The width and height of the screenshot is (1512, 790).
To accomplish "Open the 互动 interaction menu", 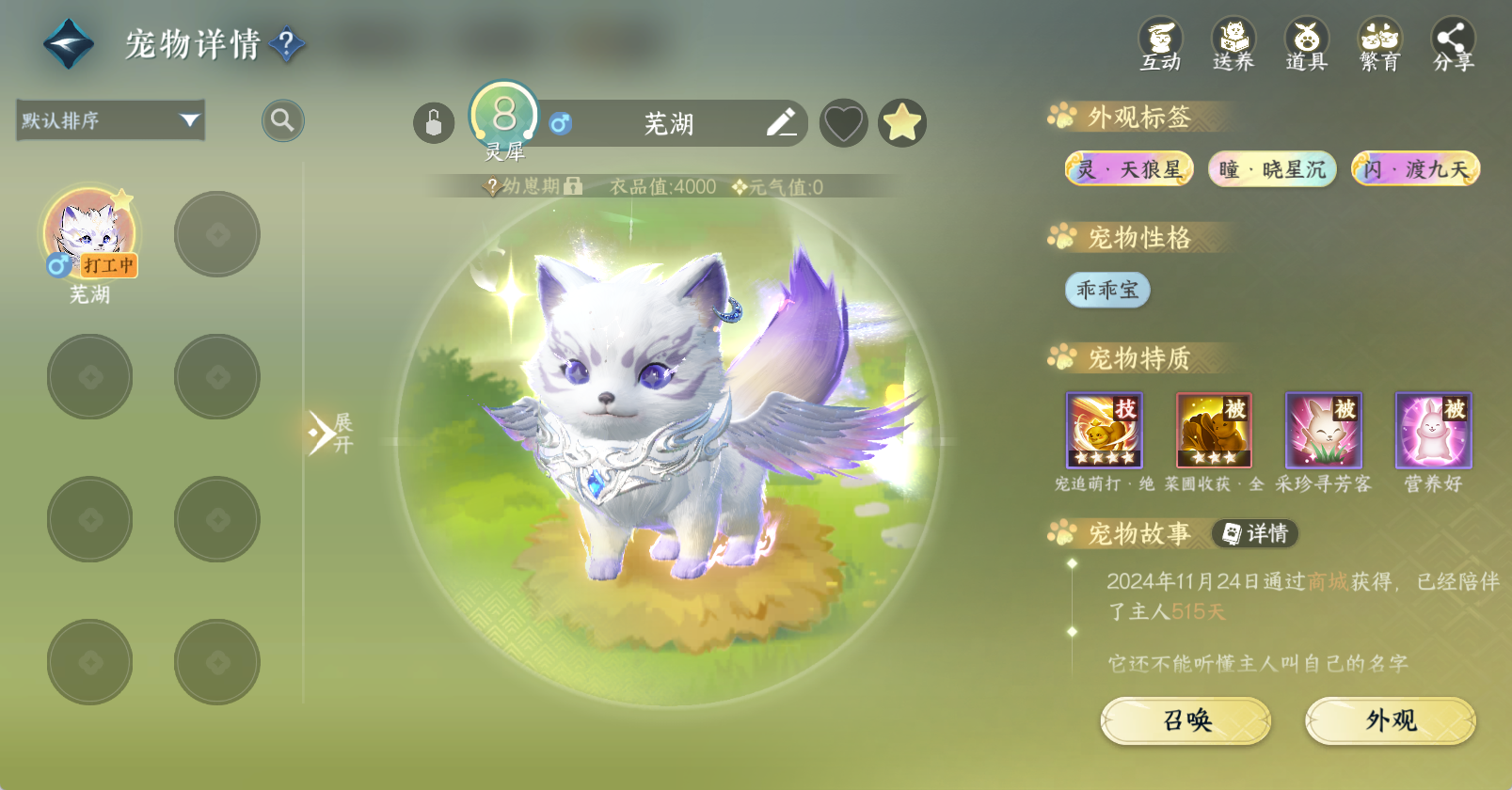I will pos(1160,44).
